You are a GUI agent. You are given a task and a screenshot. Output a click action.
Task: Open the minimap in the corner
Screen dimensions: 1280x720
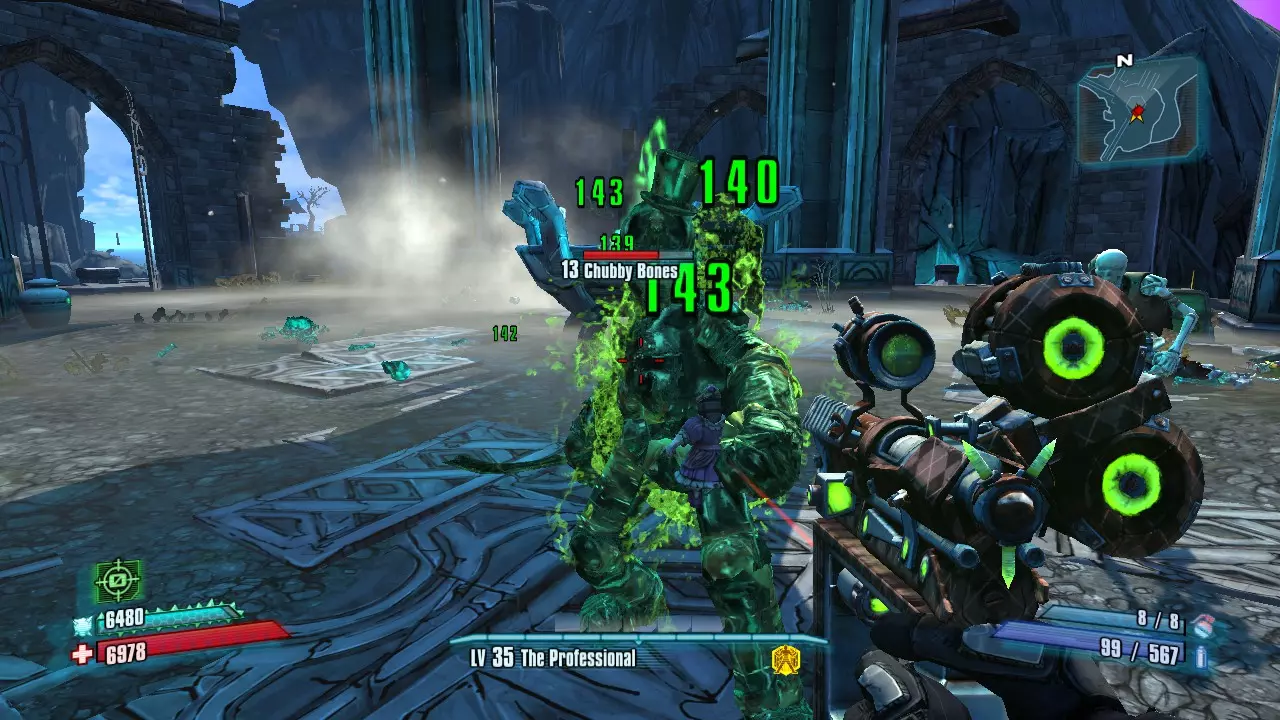coord(1139,109)
